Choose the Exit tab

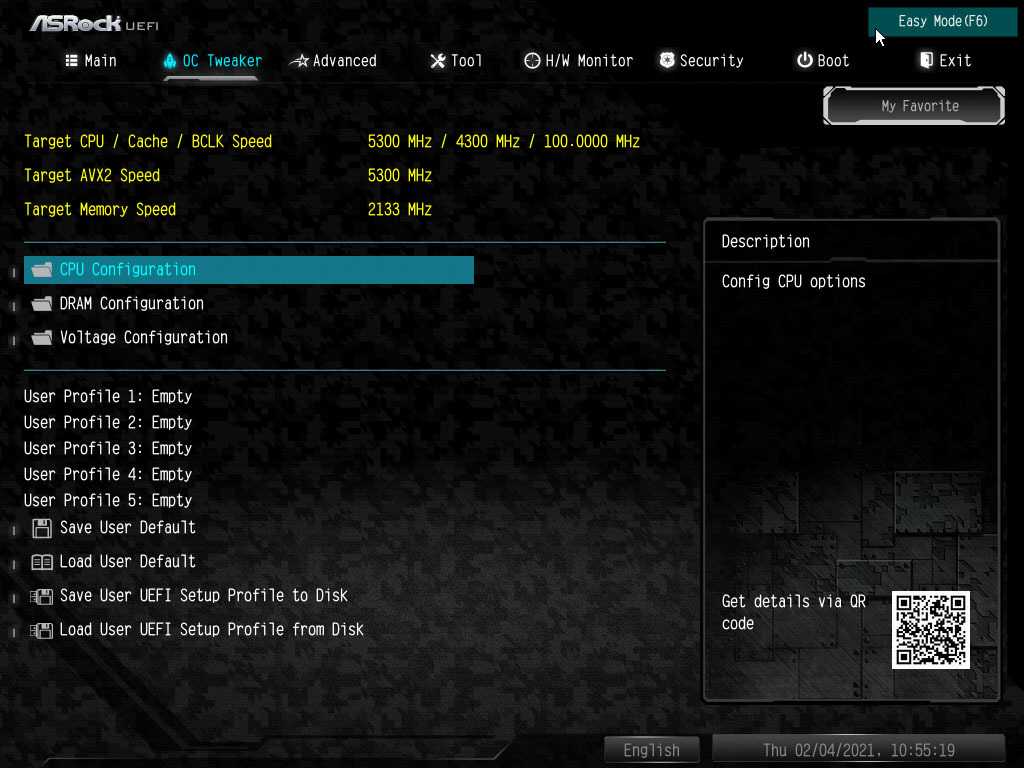(x=945, y=61)
